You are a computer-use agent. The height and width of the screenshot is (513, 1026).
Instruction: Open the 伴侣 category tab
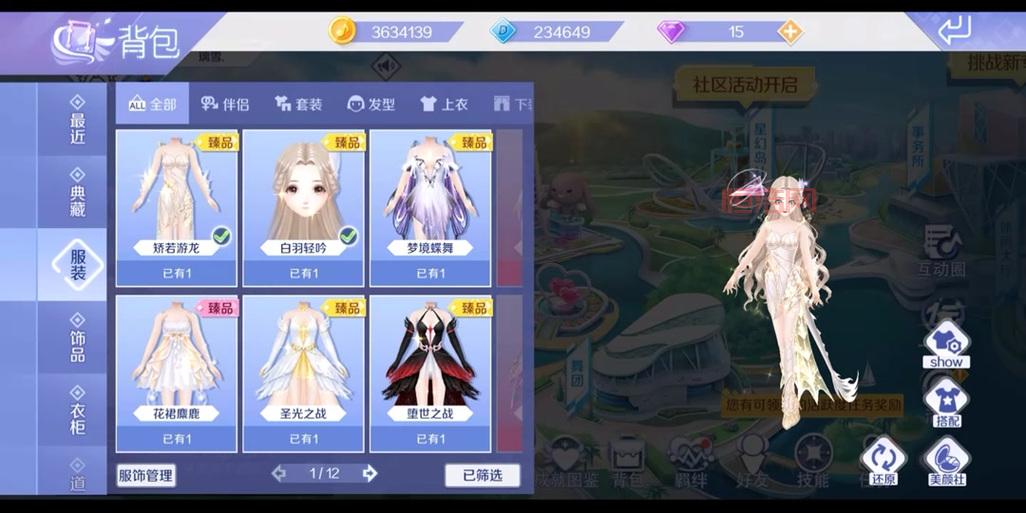(x=224, y=104)
